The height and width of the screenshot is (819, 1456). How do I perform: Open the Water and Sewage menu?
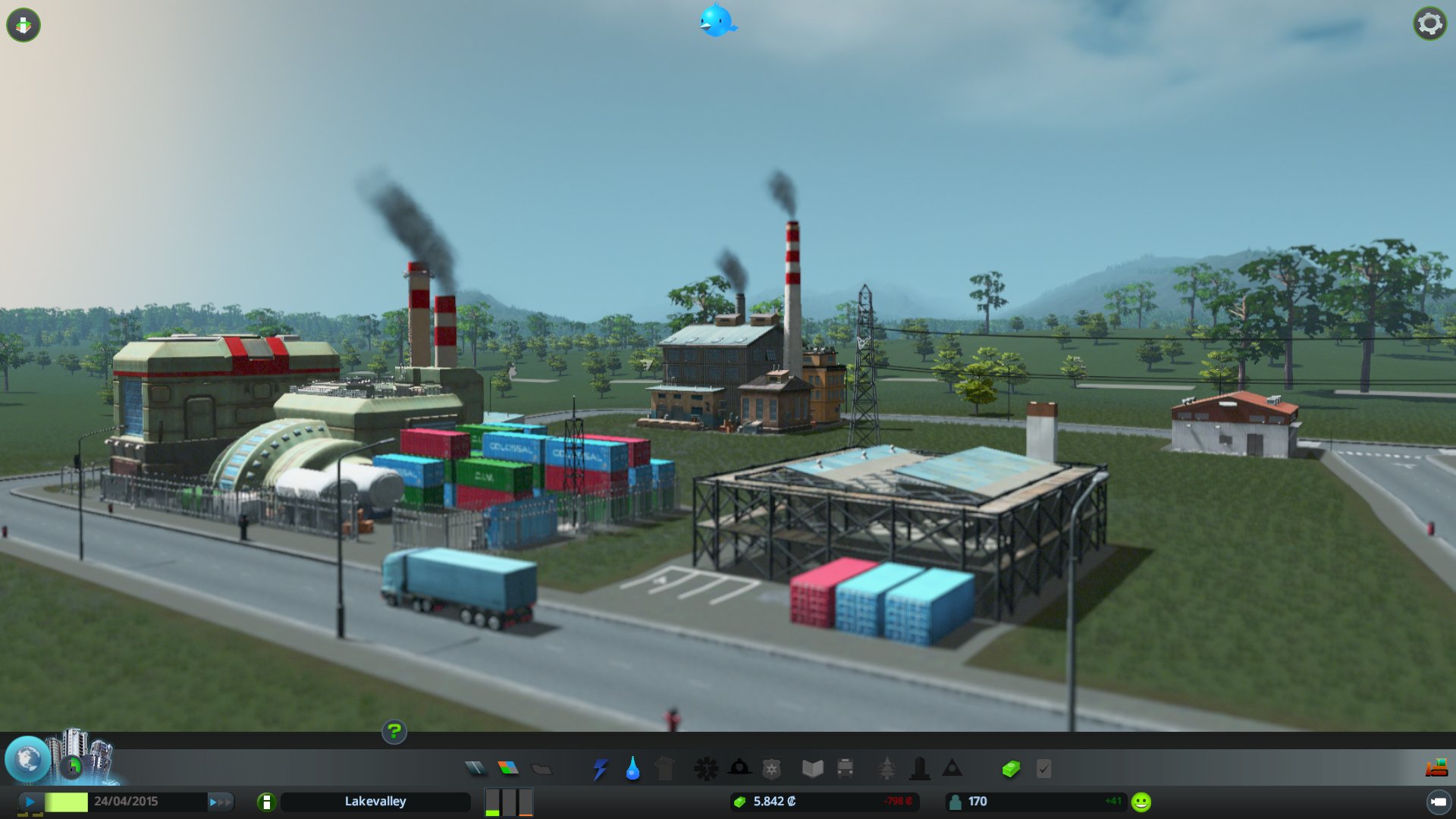tap(632, 768)
